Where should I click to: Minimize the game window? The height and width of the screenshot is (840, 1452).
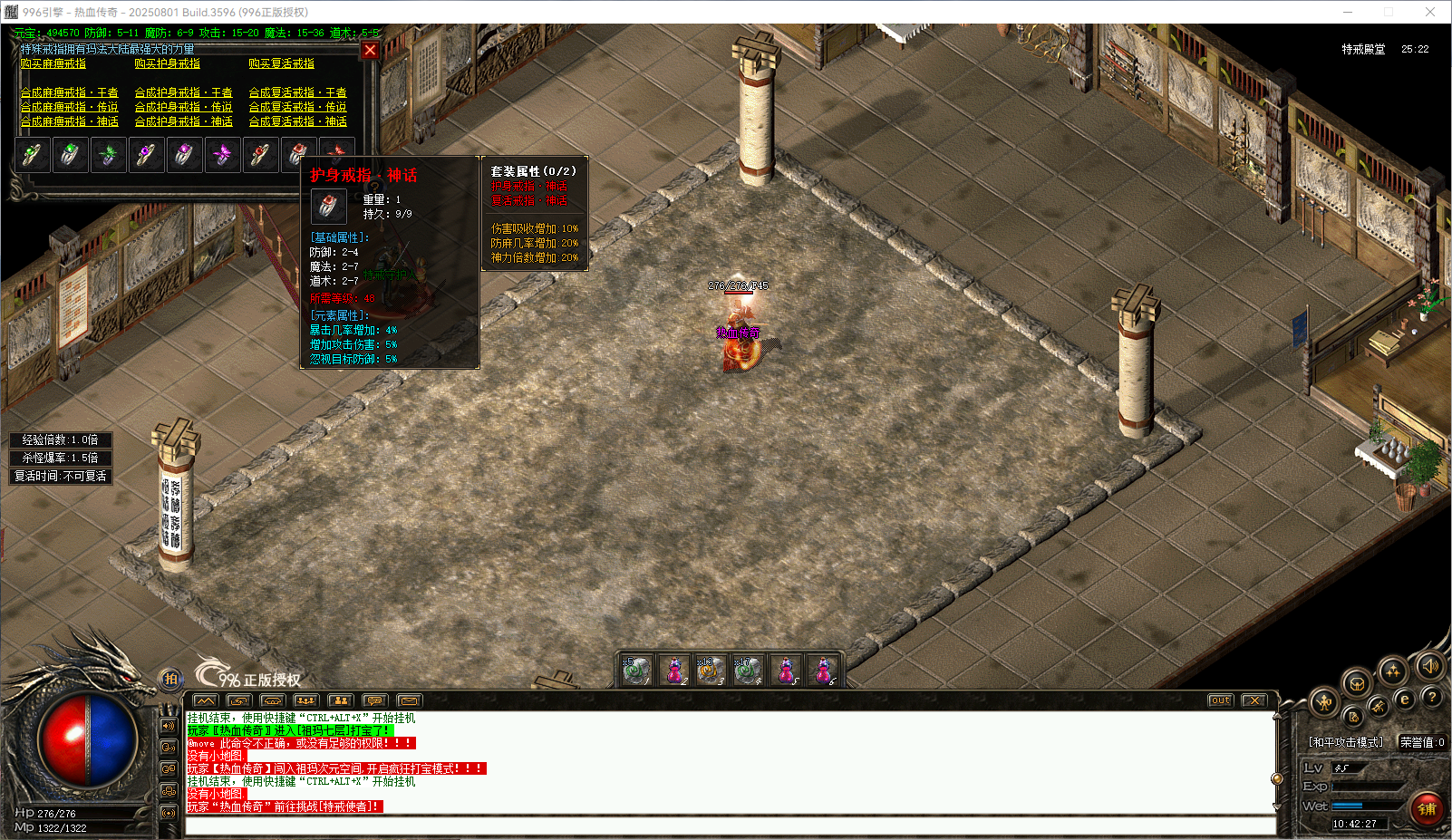click(1348, 12)
